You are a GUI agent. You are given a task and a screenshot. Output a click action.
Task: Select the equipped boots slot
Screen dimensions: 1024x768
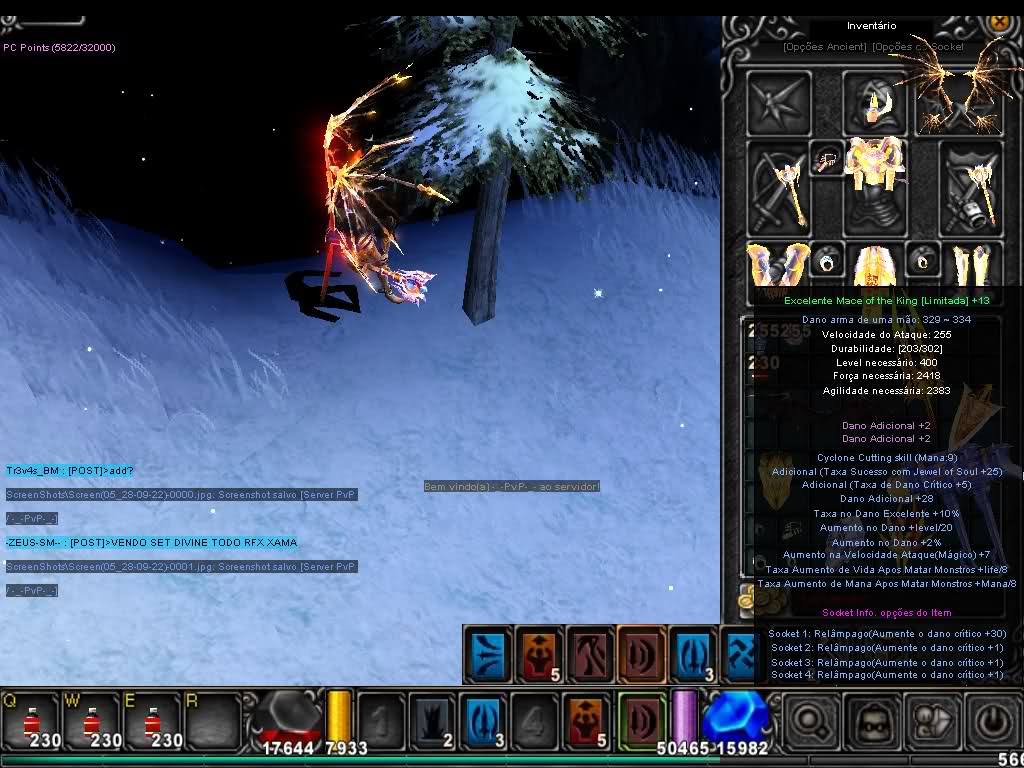click(x=970, y=265)
